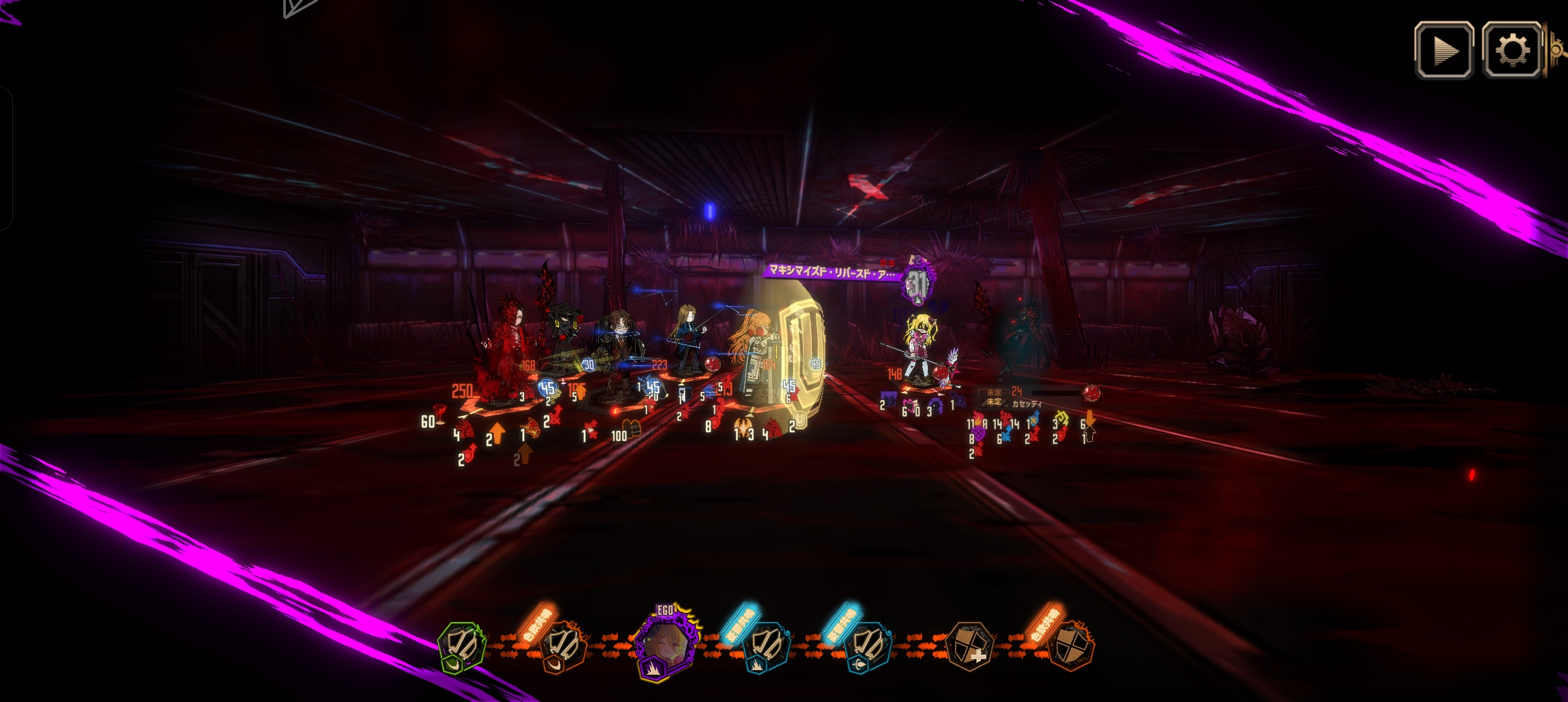Click the play button to resume combat

pyautogui.click(x=1444, y=51)
